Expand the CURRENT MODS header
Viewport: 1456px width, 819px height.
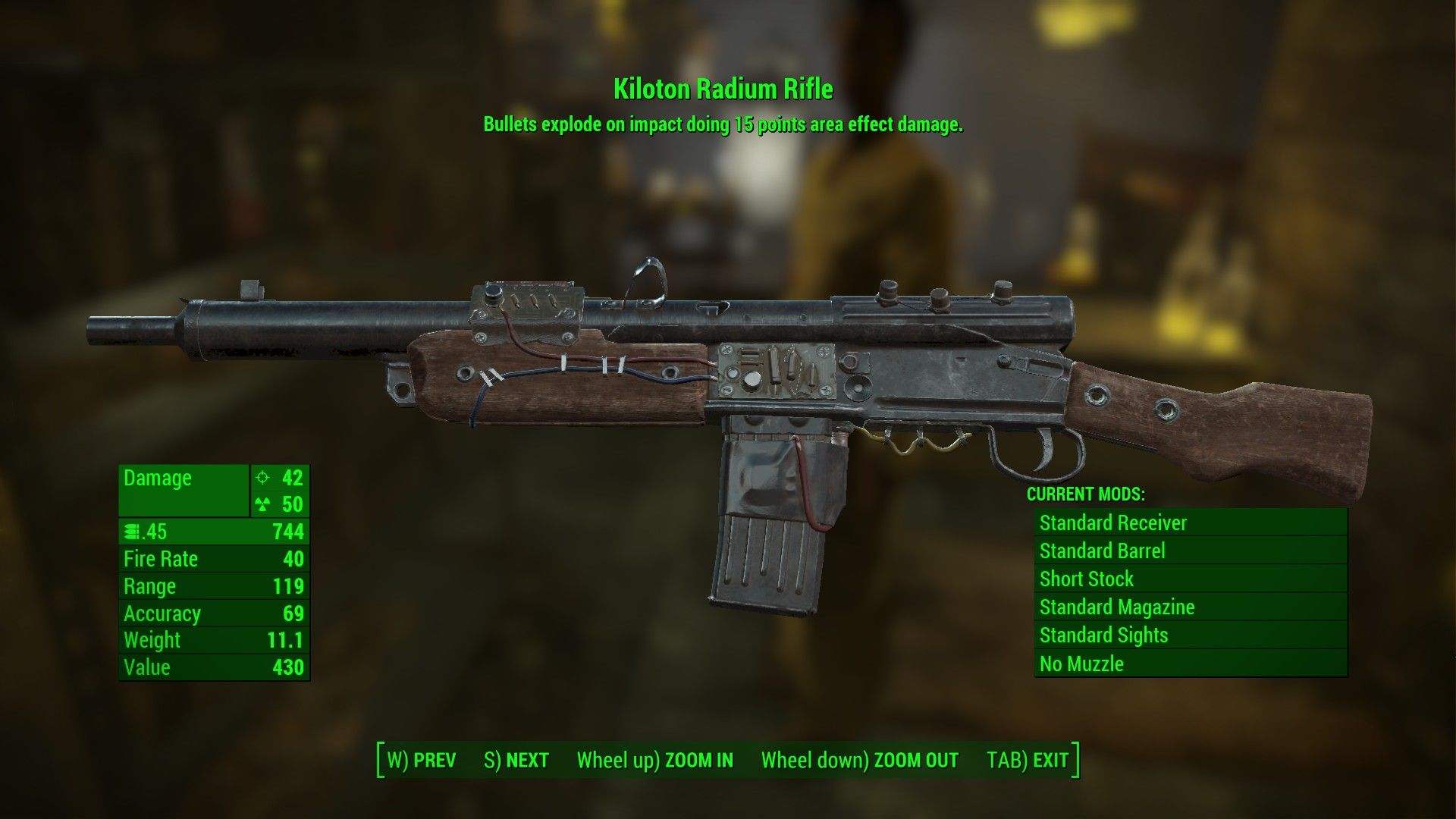[1086, 494]
